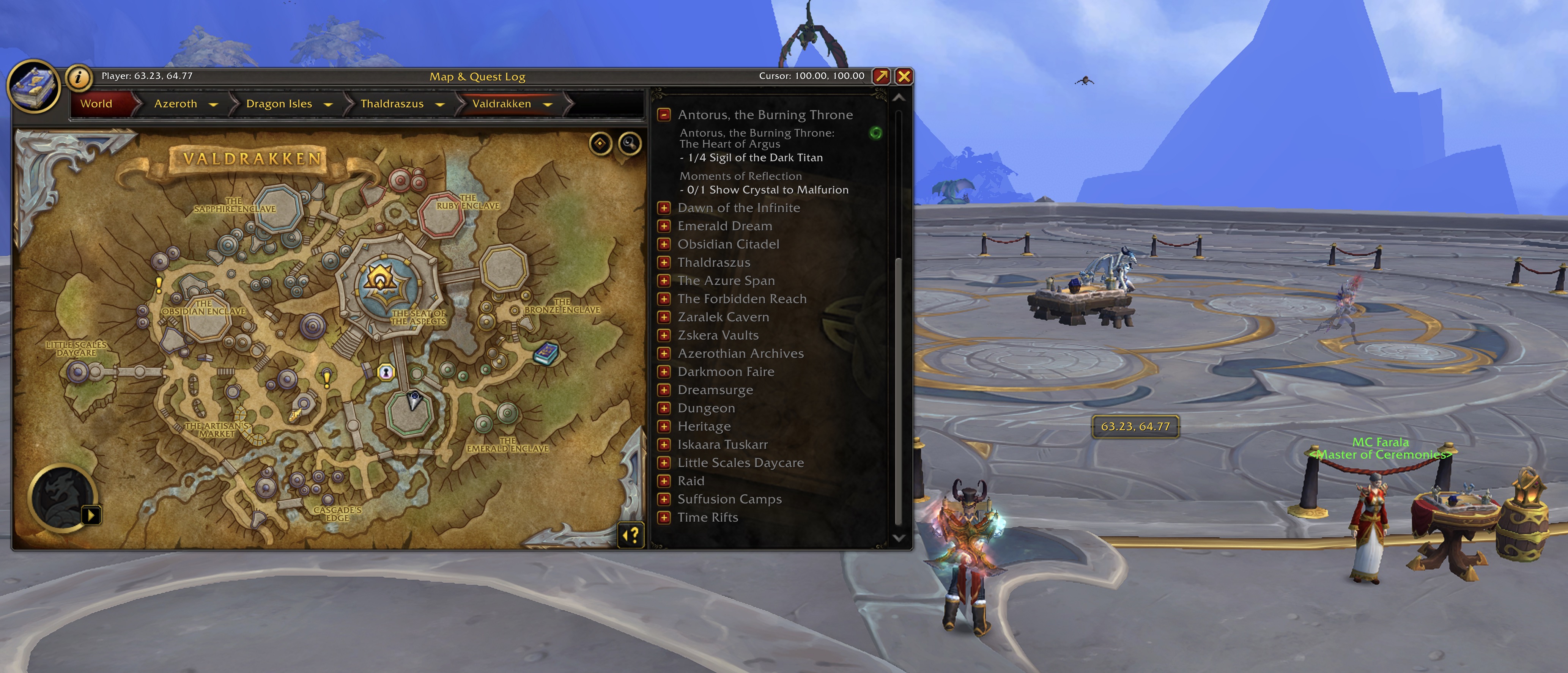Select the World breadcrumb tab
Viewport: 1568px width, 673px height.
pos(96,104)
